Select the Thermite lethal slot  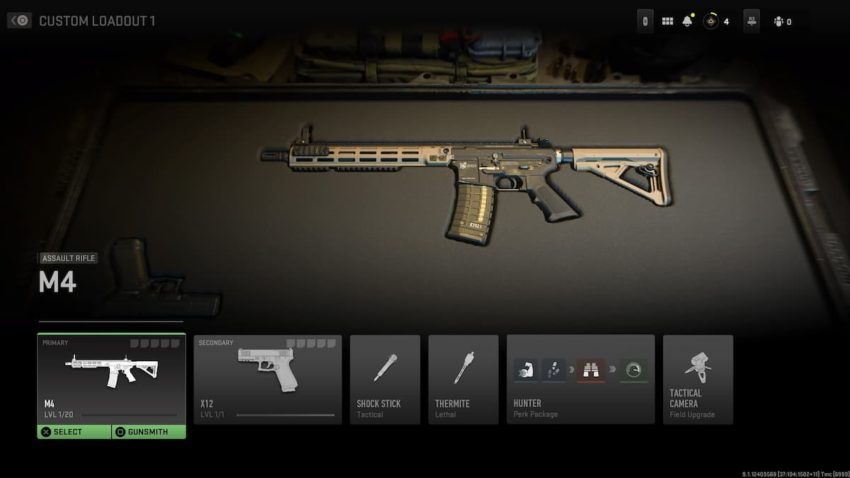point(463,379)
